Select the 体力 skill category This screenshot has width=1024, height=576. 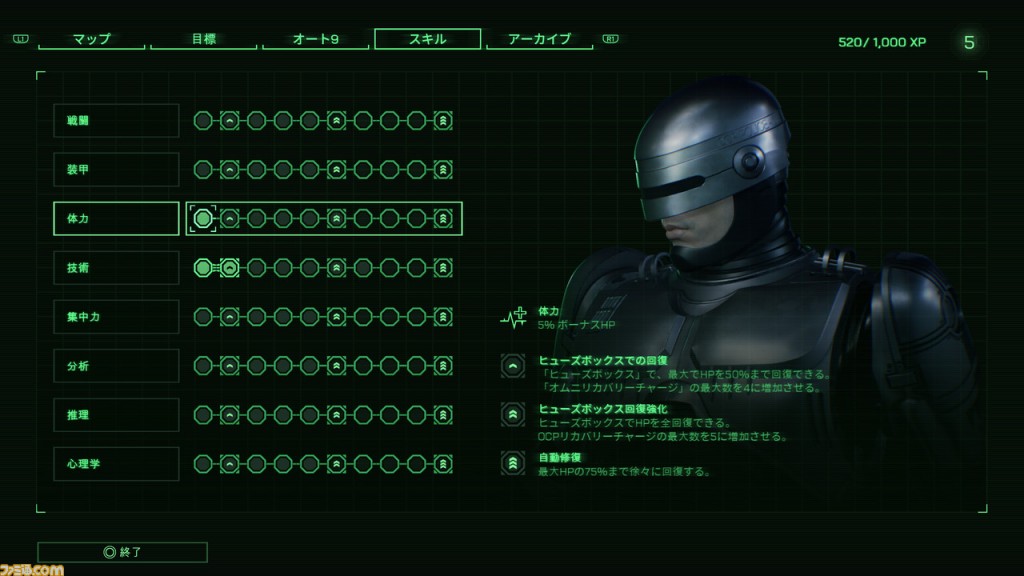pos(116,218)
